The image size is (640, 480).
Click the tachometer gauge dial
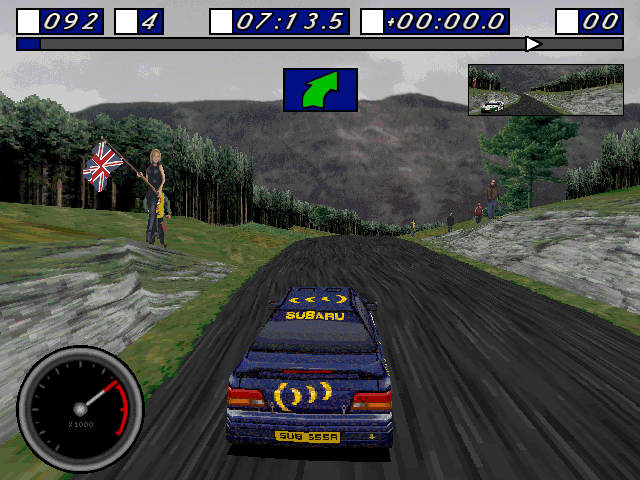(x=80, y=409)
